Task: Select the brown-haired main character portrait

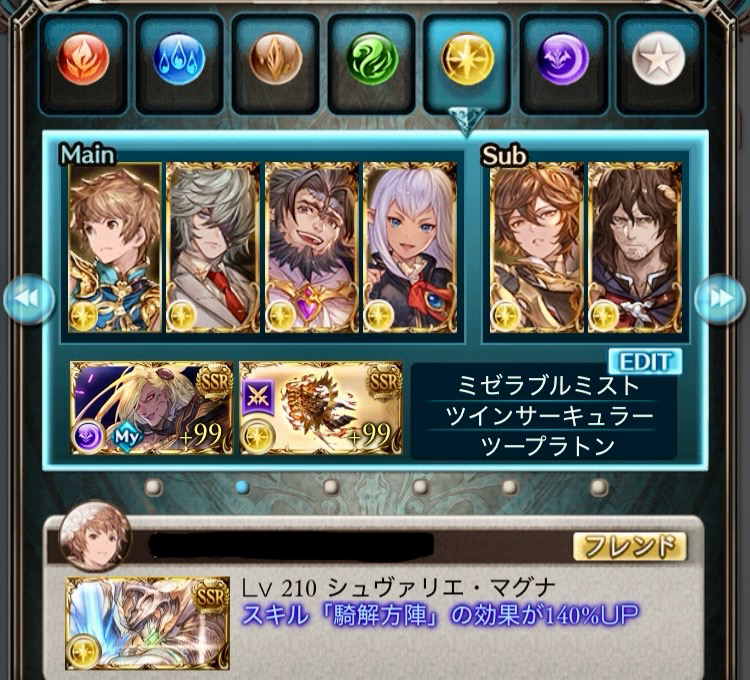Action: coord(115,247)
